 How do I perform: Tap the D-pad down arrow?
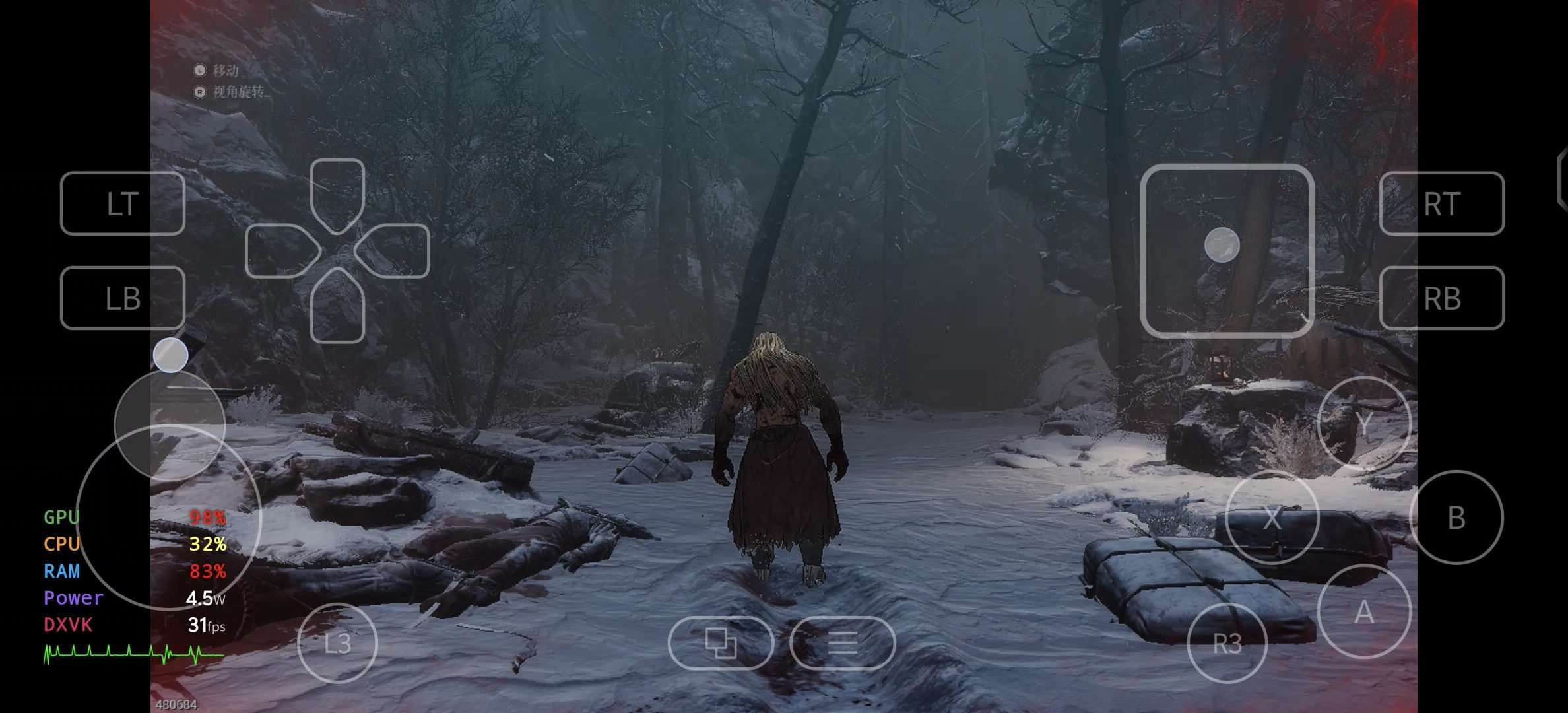click(337, 306)
